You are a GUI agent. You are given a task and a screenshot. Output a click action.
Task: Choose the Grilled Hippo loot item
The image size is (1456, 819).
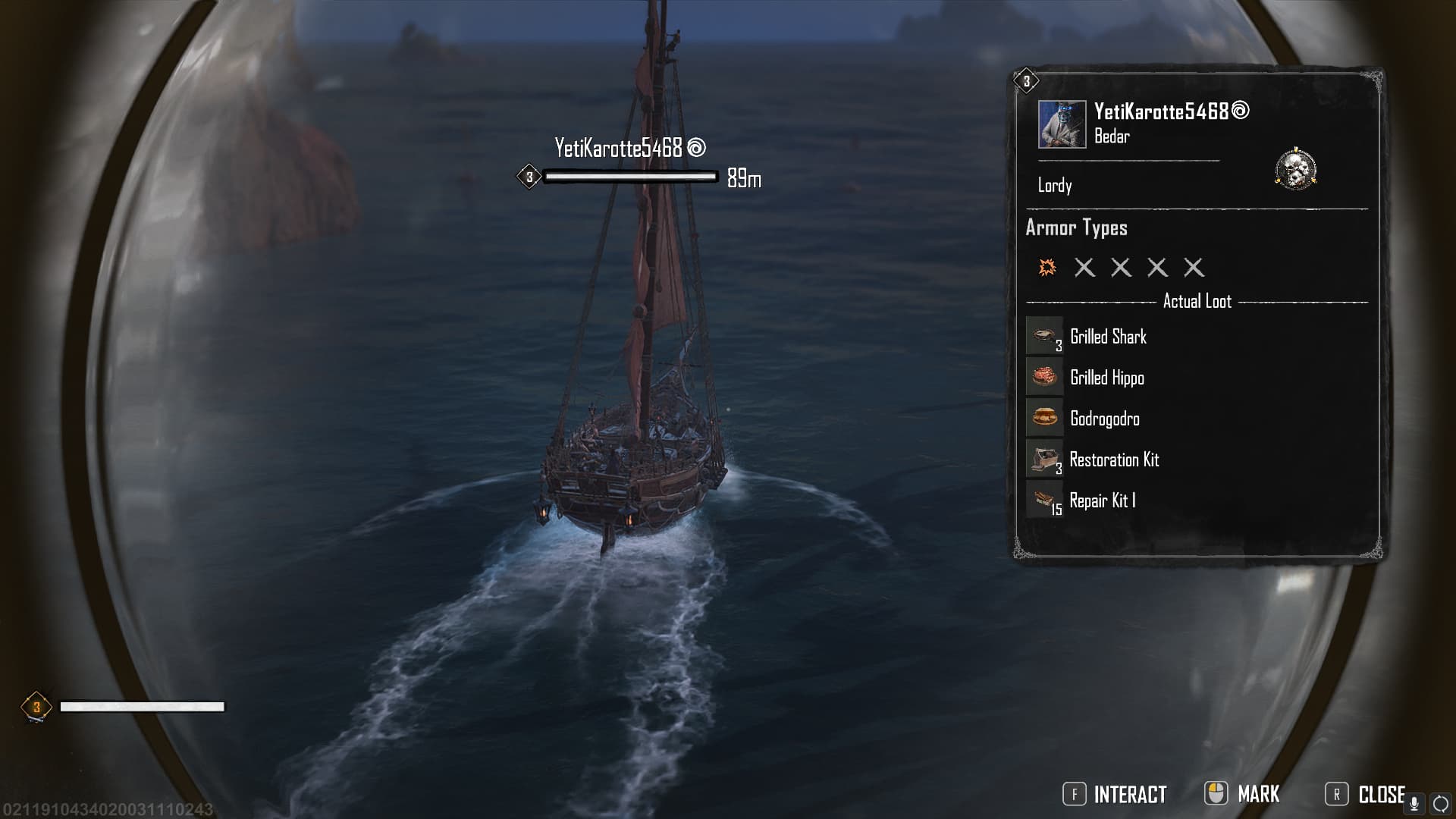pos(1106,378)
